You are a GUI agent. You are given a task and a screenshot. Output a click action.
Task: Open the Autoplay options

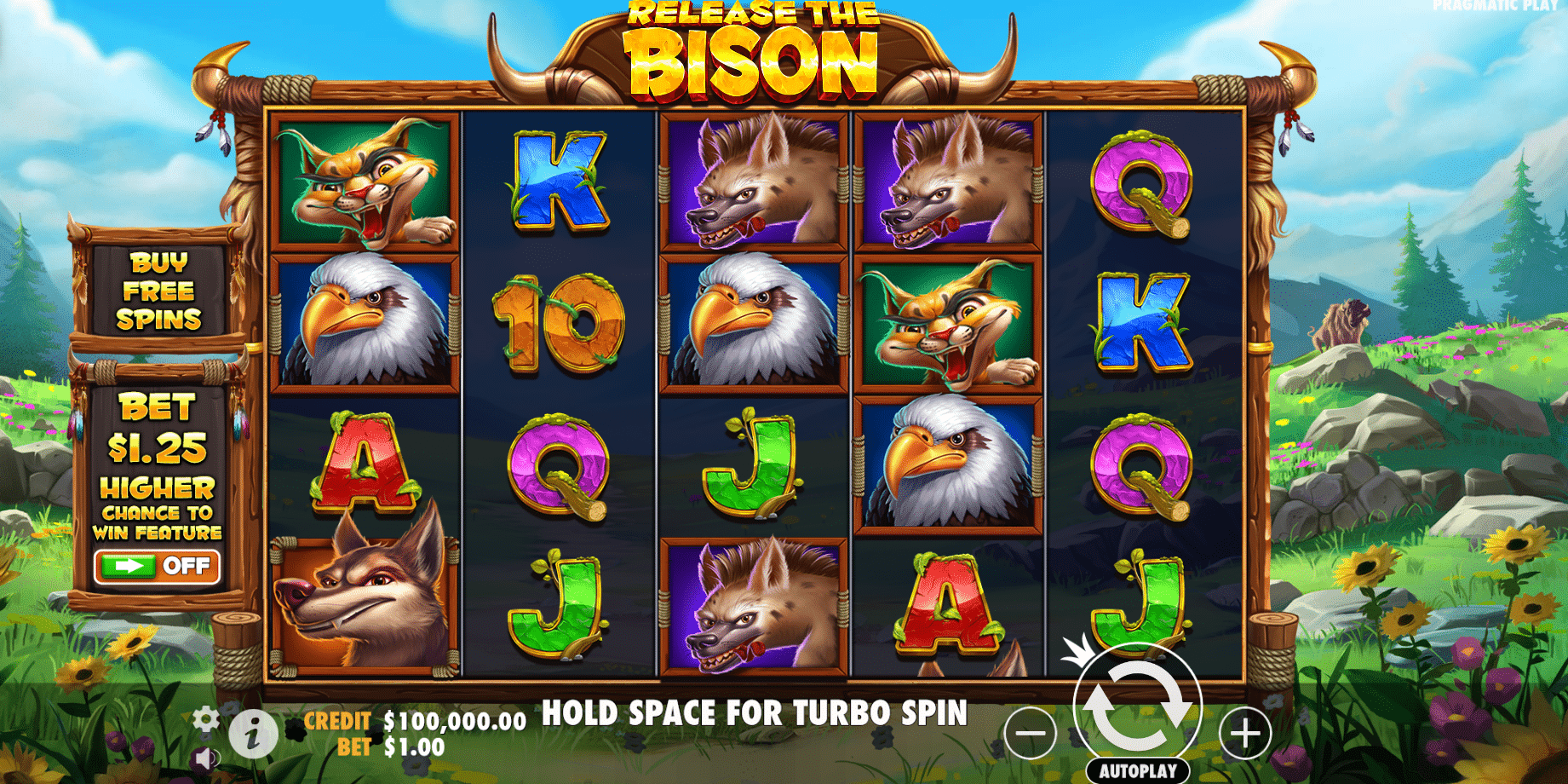point(1137,771)
